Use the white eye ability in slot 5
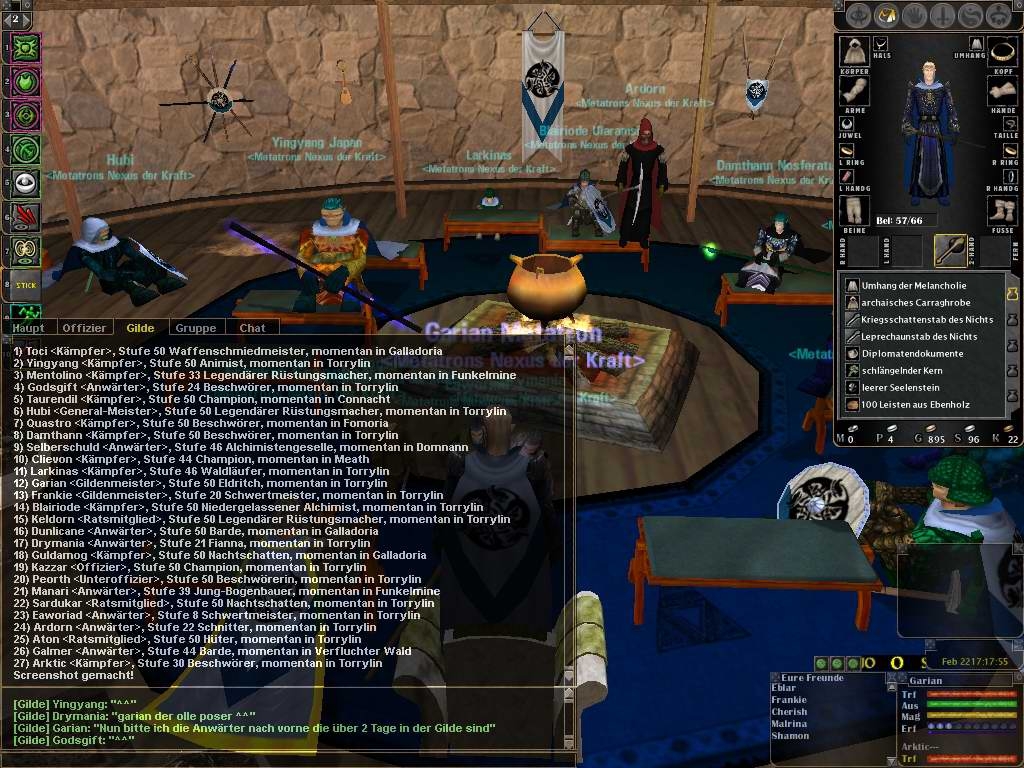 (x=25, y=182)
